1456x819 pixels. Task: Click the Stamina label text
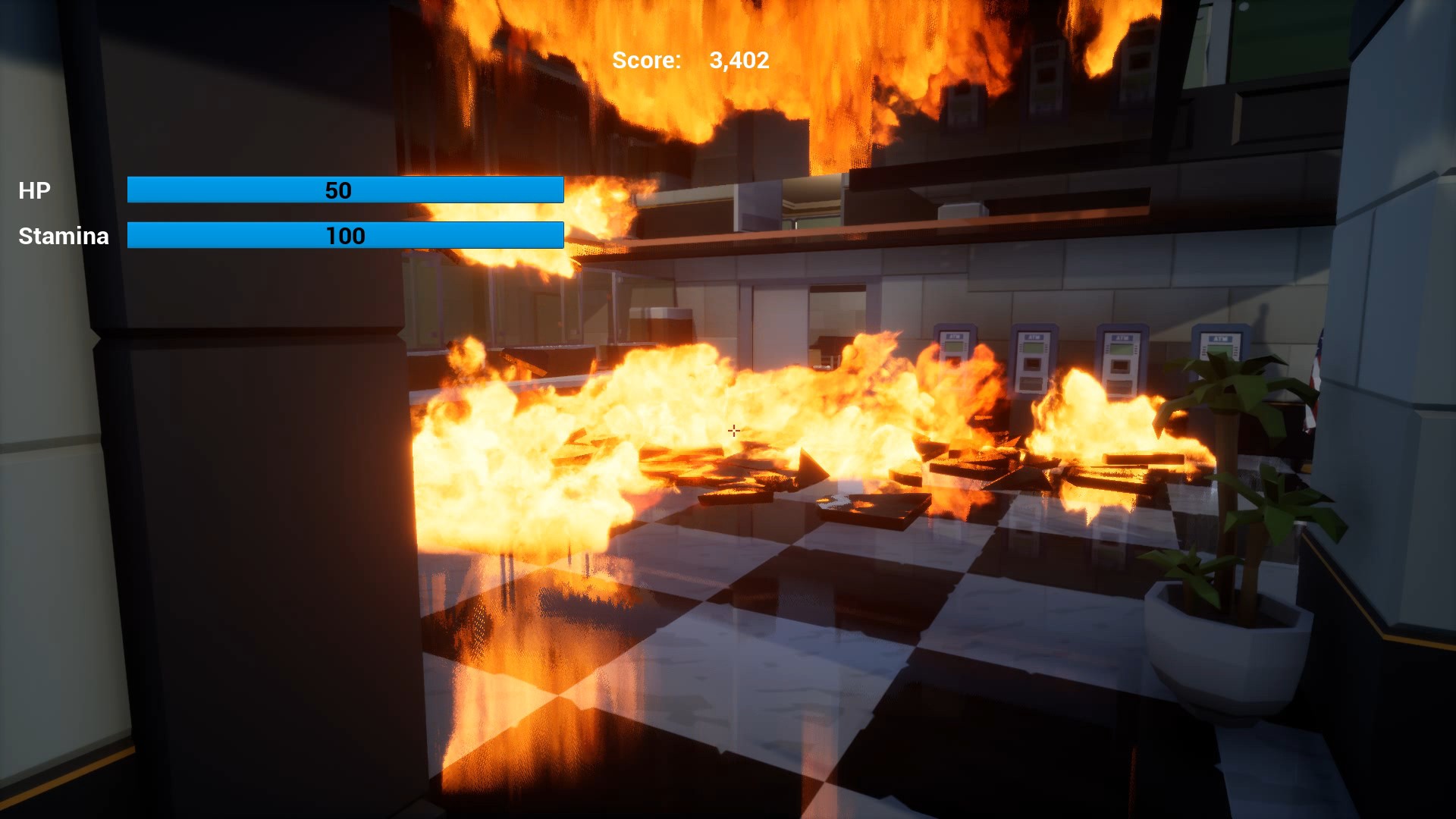(x=63, y=236)
